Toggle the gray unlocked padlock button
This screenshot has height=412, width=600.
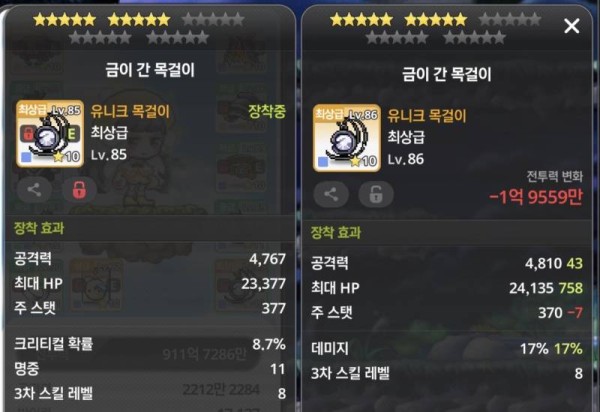[376, 194]
